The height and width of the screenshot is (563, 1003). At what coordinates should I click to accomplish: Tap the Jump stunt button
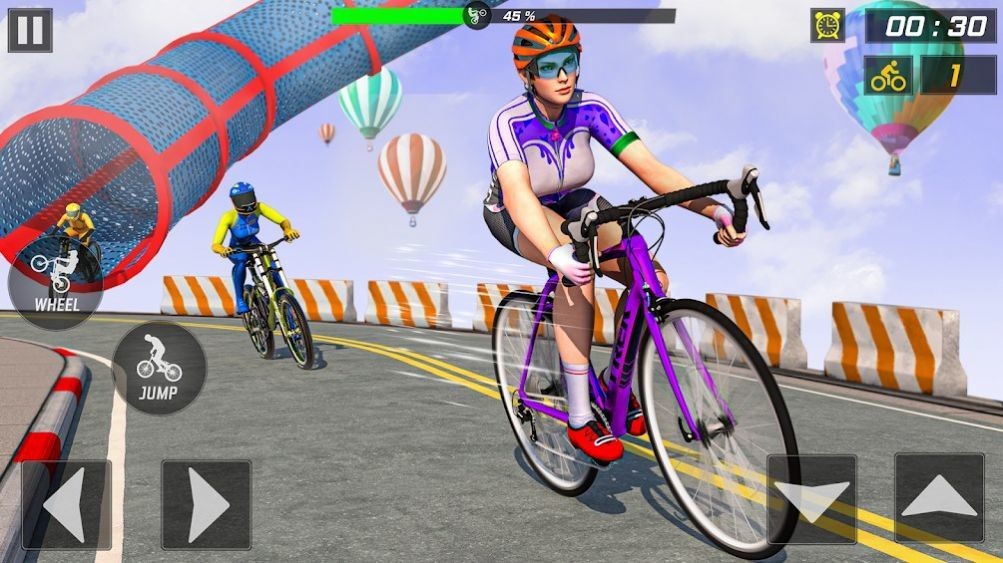pos(158,367)
